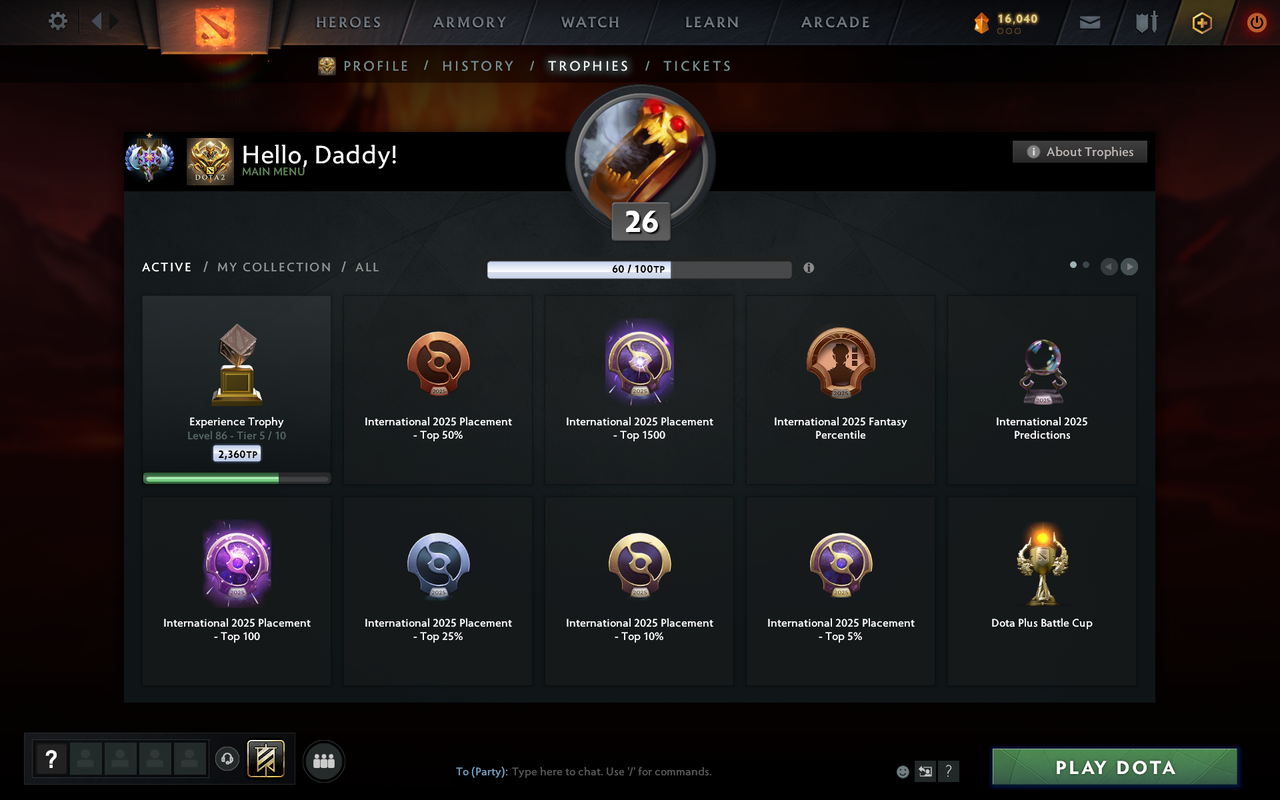Toggle voice chat with the headset button
Screen dimensions: 1280x800
(x=228, y=759)
